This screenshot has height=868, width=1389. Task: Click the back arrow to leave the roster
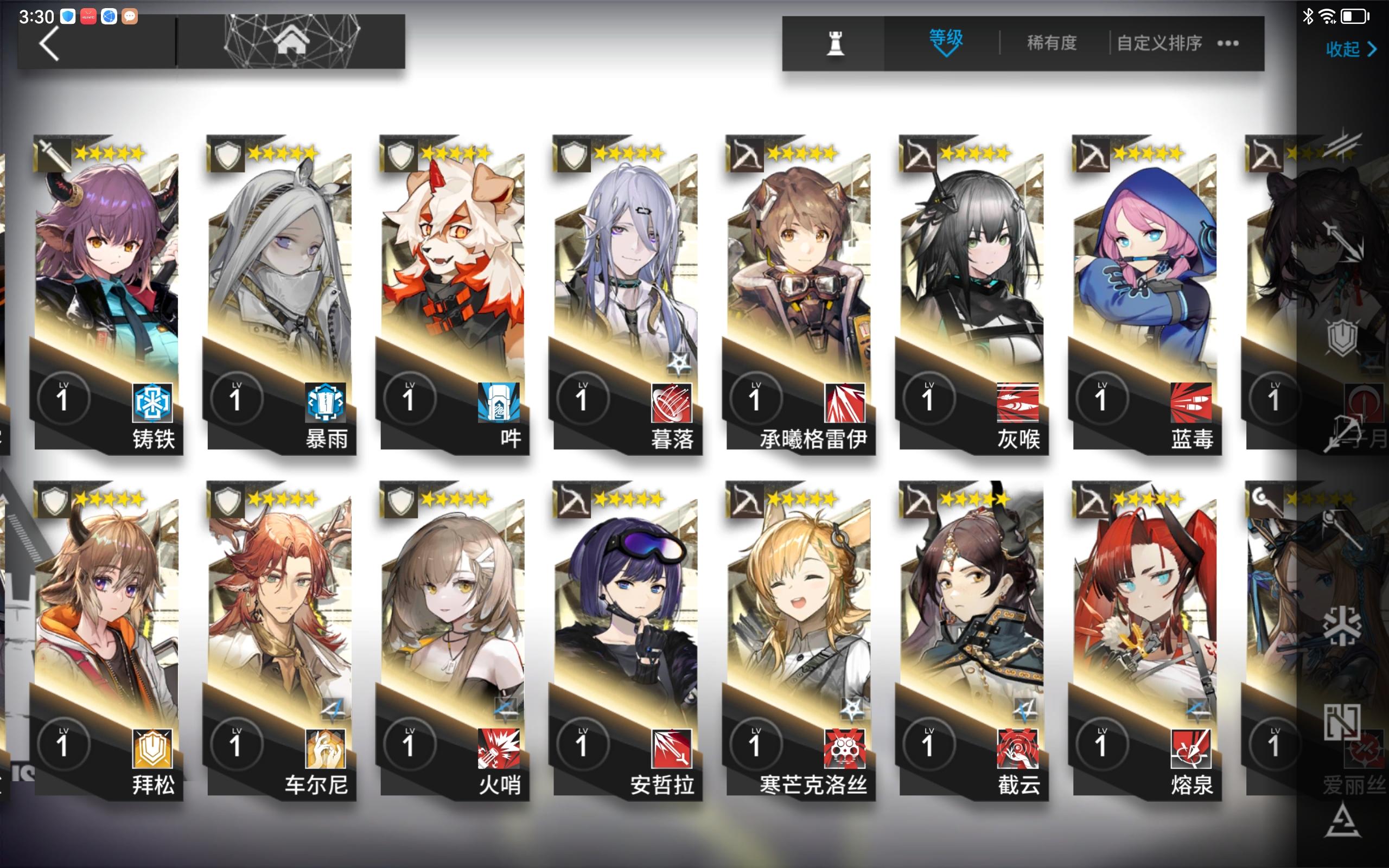49,43
